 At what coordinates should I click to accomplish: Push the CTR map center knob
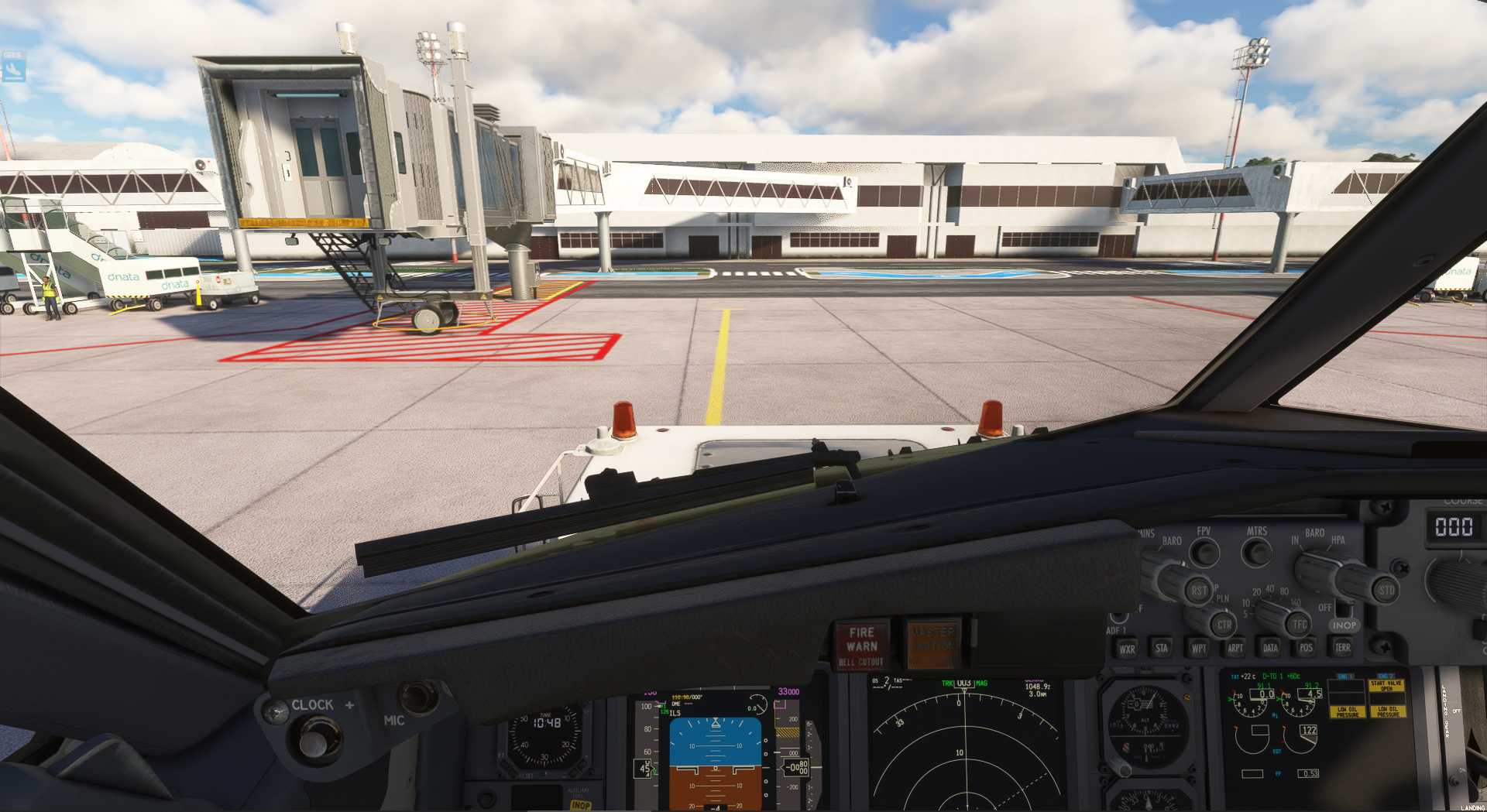1223,625
